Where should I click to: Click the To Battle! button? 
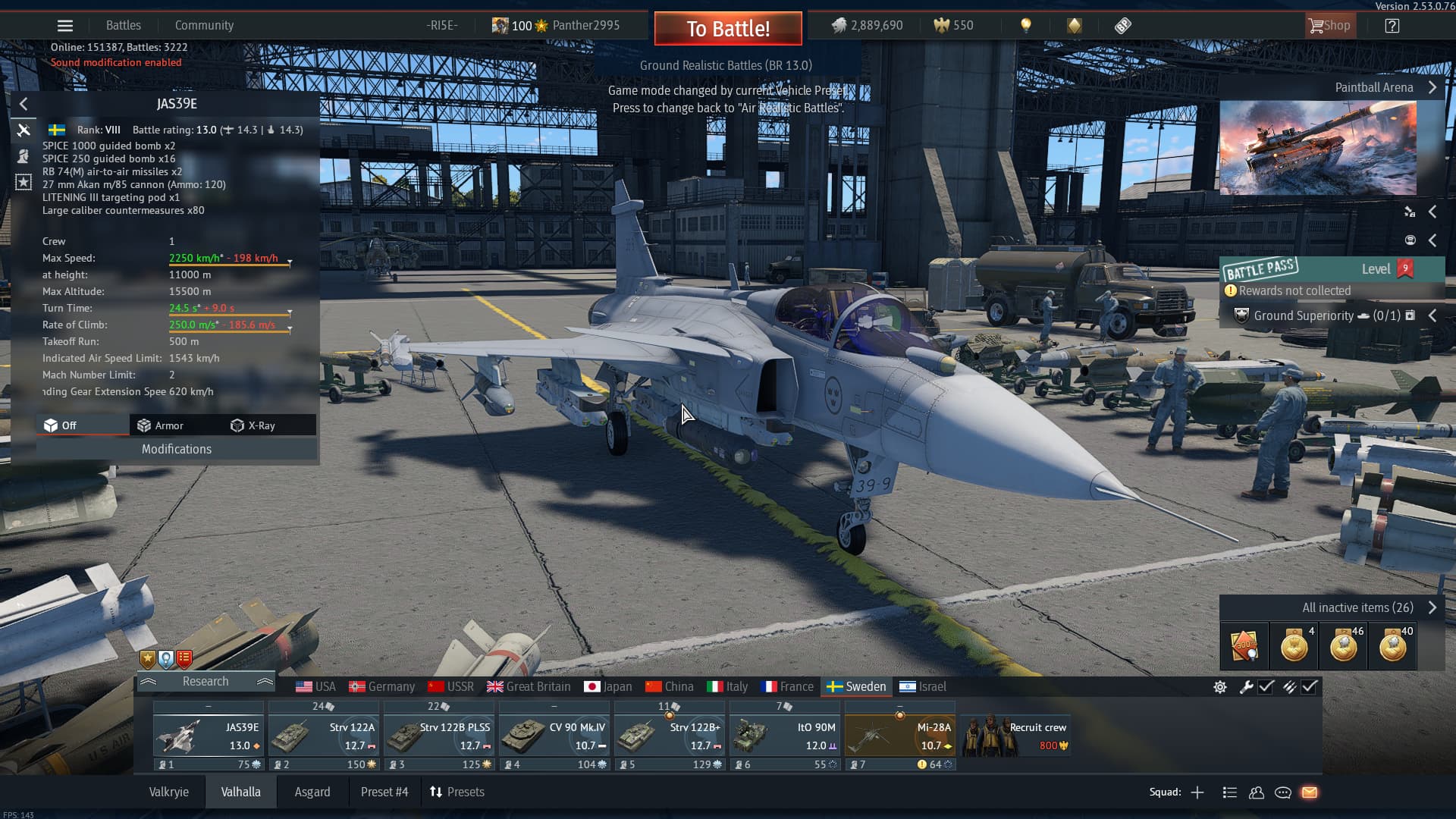(x=728, y=29)
